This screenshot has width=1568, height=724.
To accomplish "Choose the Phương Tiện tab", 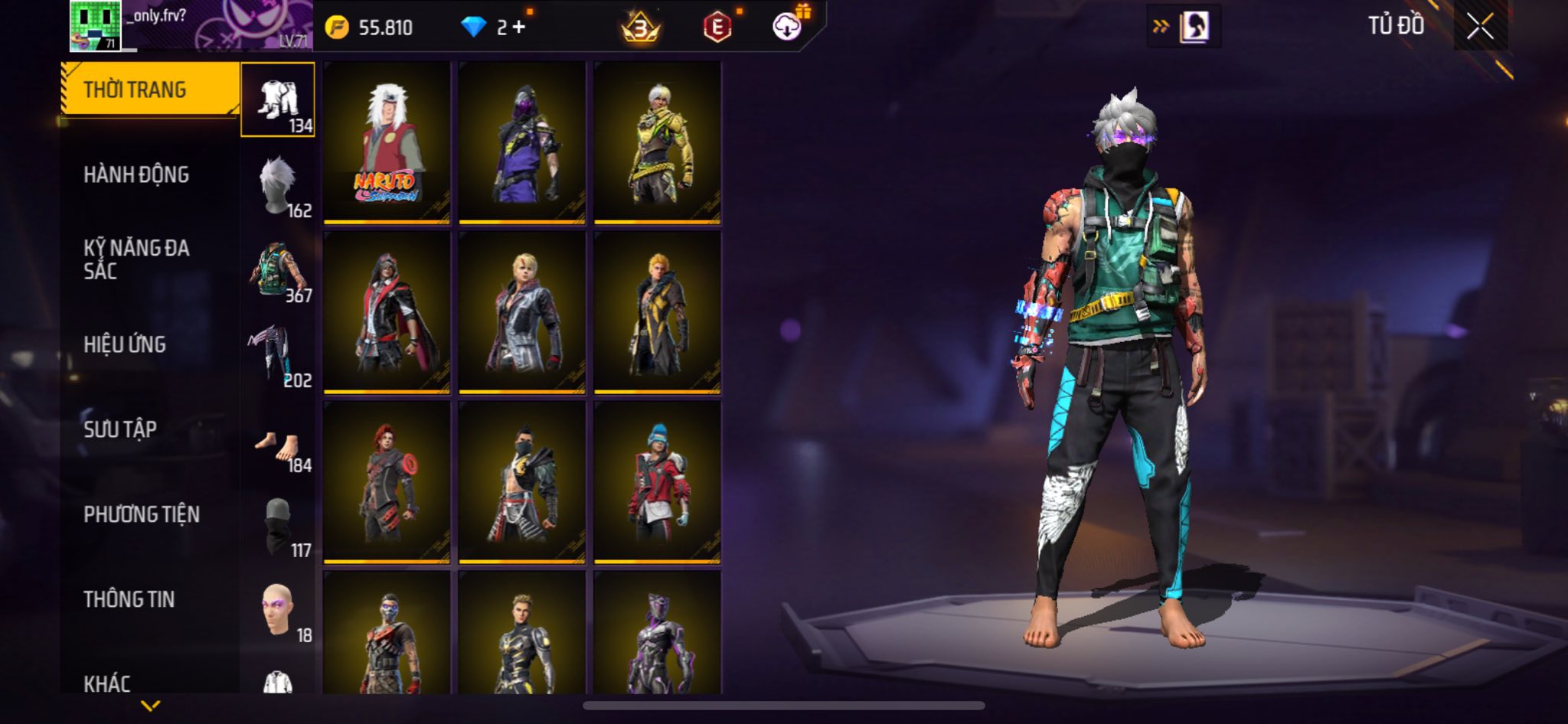I will tap(142, 514).
